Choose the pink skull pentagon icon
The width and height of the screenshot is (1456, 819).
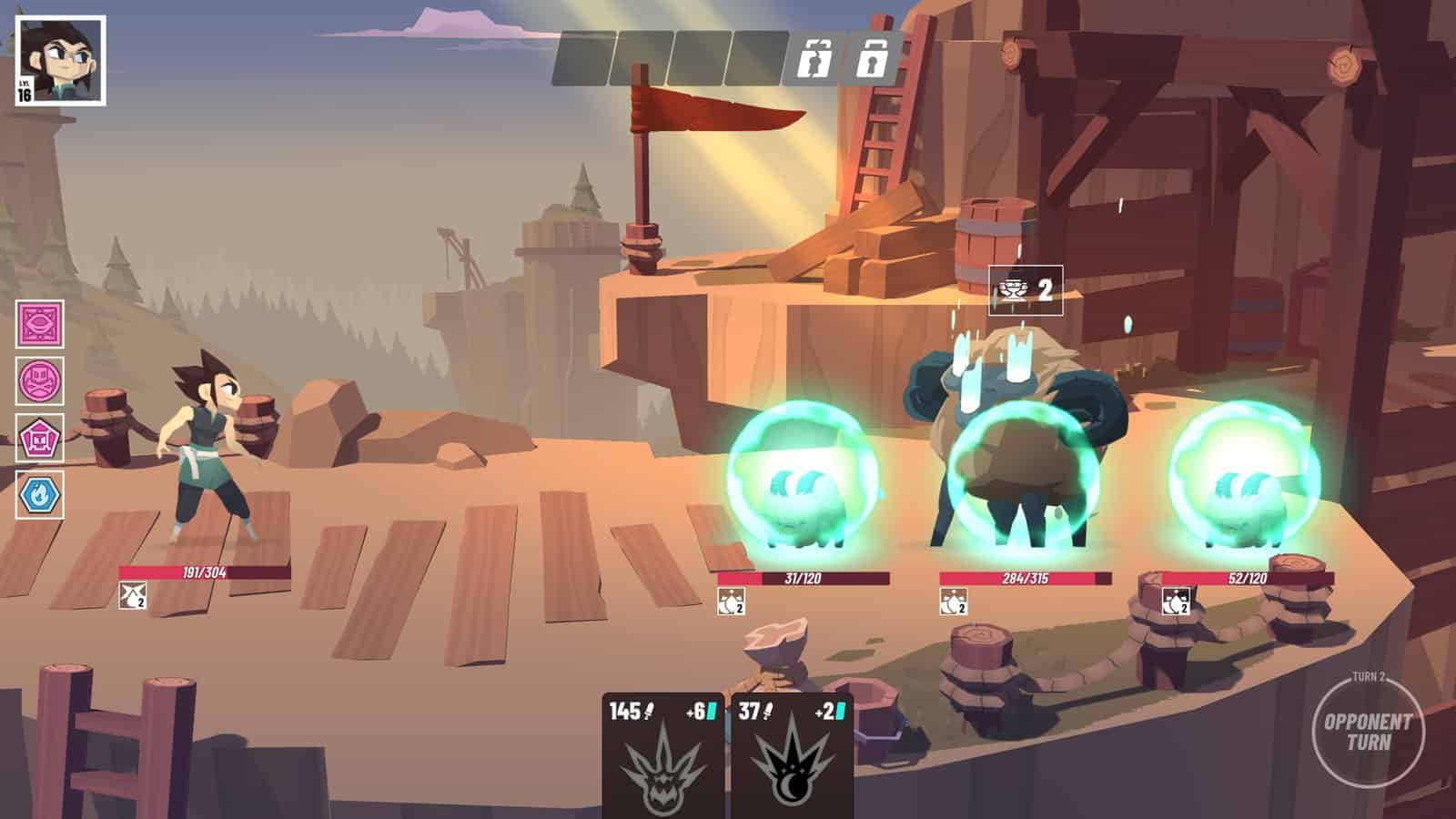tap(40, 439)
